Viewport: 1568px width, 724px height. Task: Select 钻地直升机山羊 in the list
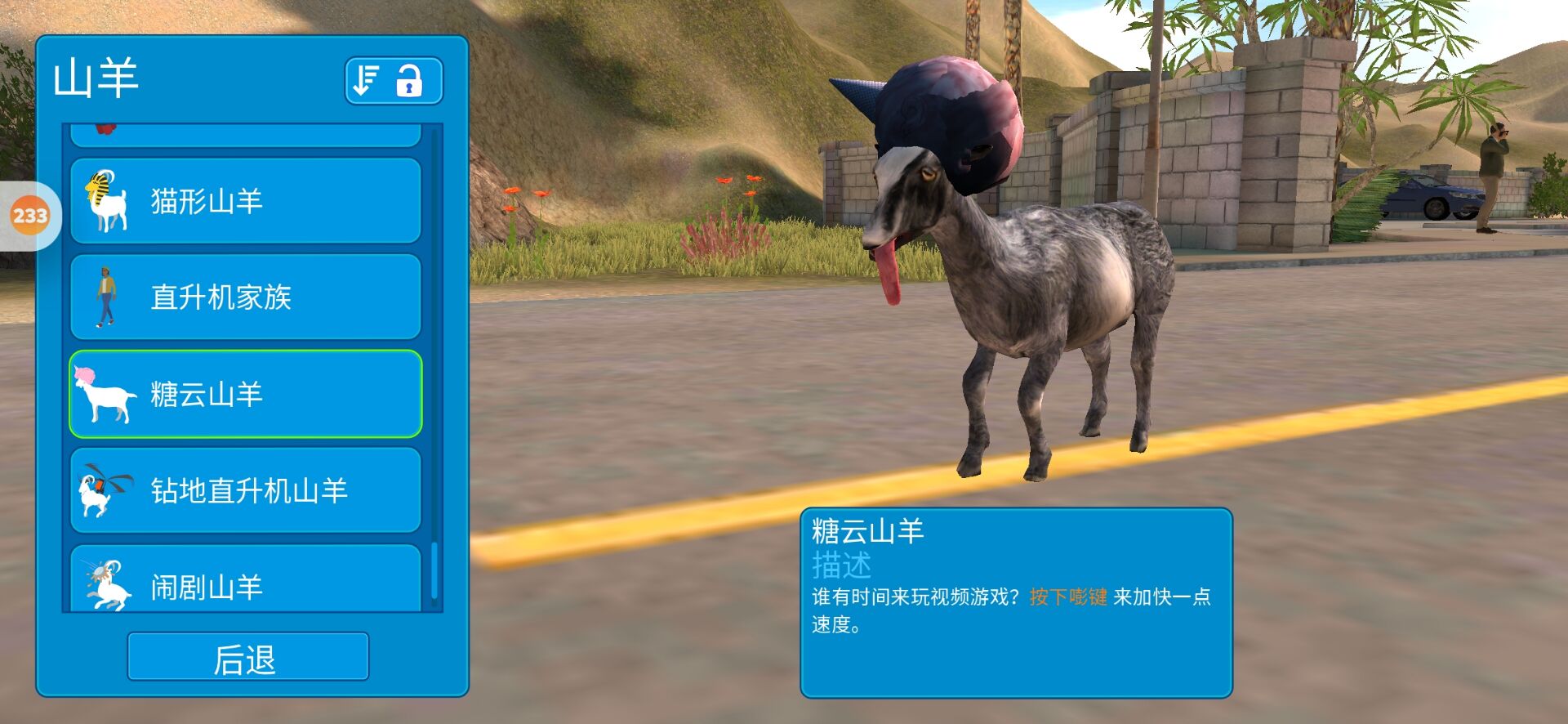point(245,490)
